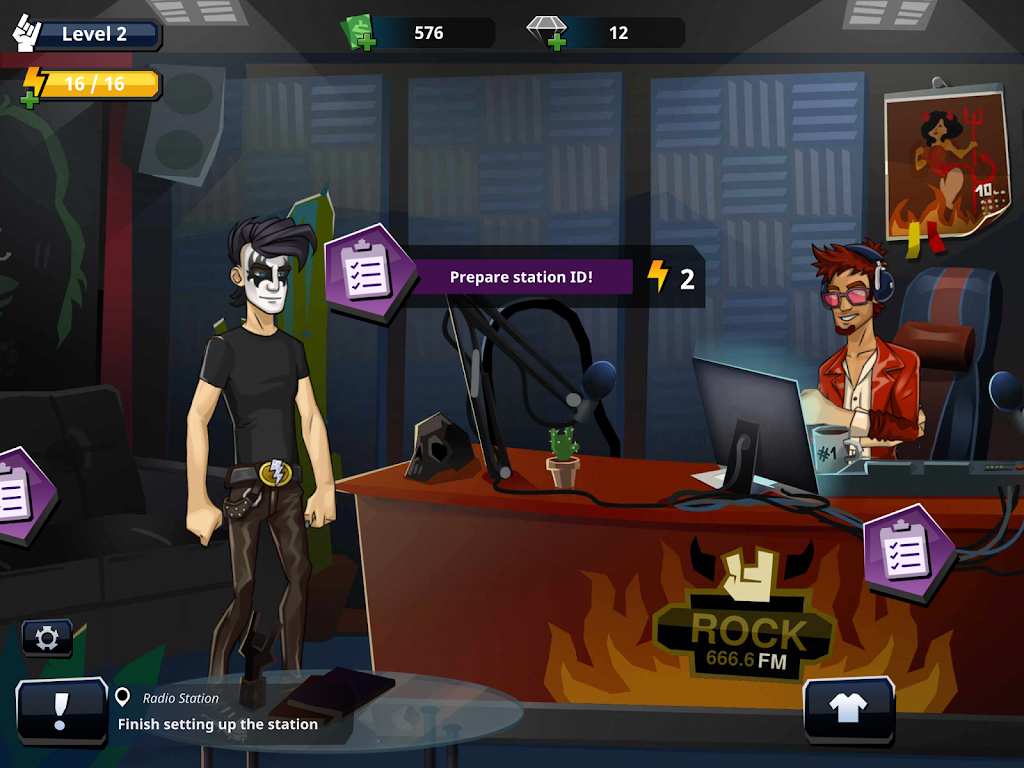Image resolution: width=1024 pixels, height=768 pixels.
Task: Open the wardrobe t-shirt button
Action: tap(849, 708)
